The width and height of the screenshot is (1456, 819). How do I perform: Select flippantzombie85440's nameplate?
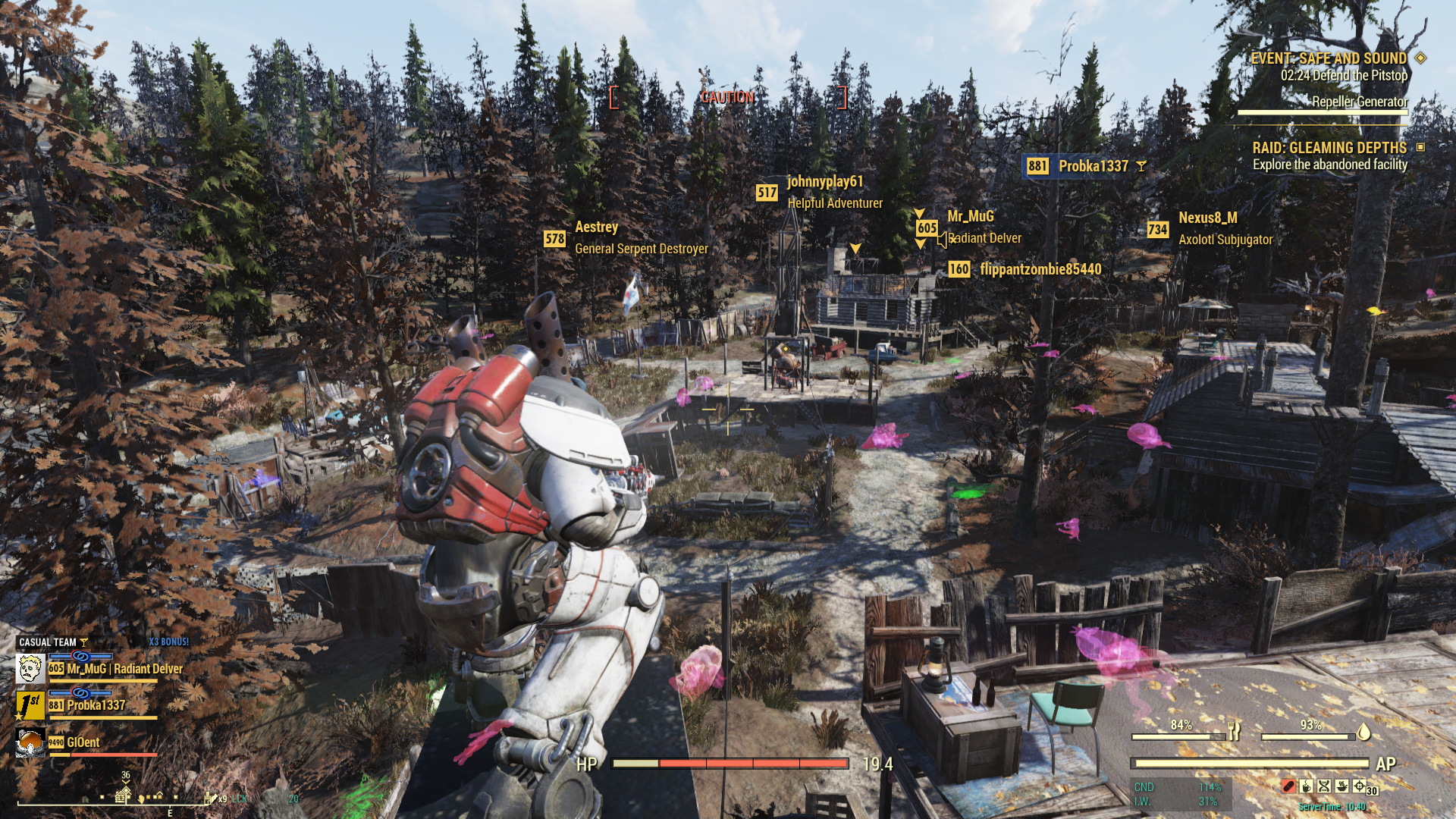pos(1040,269)
